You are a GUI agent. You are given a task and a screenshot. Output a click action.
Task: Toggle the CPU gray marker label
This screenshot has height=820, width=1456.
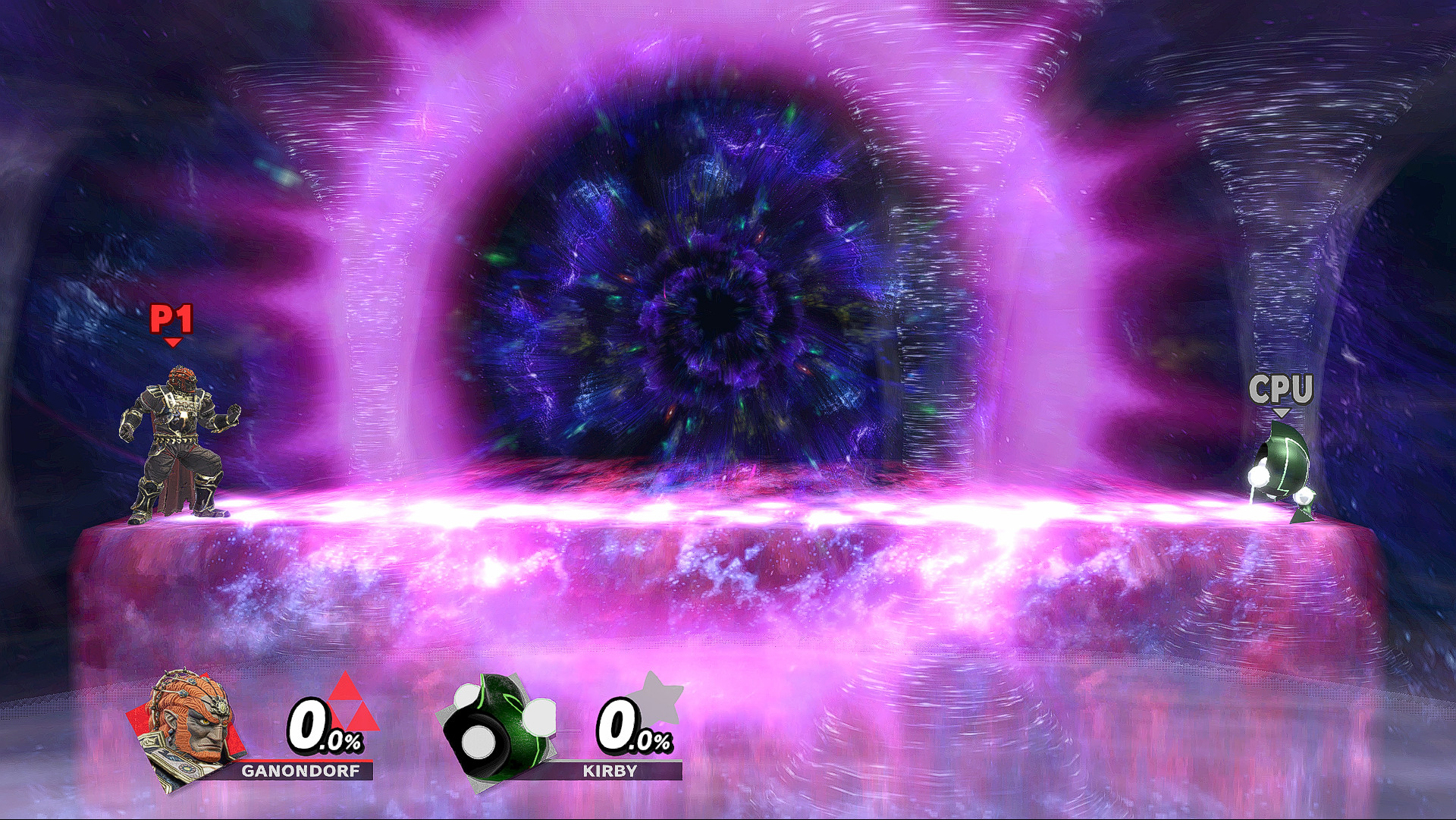pos(1283,388)
